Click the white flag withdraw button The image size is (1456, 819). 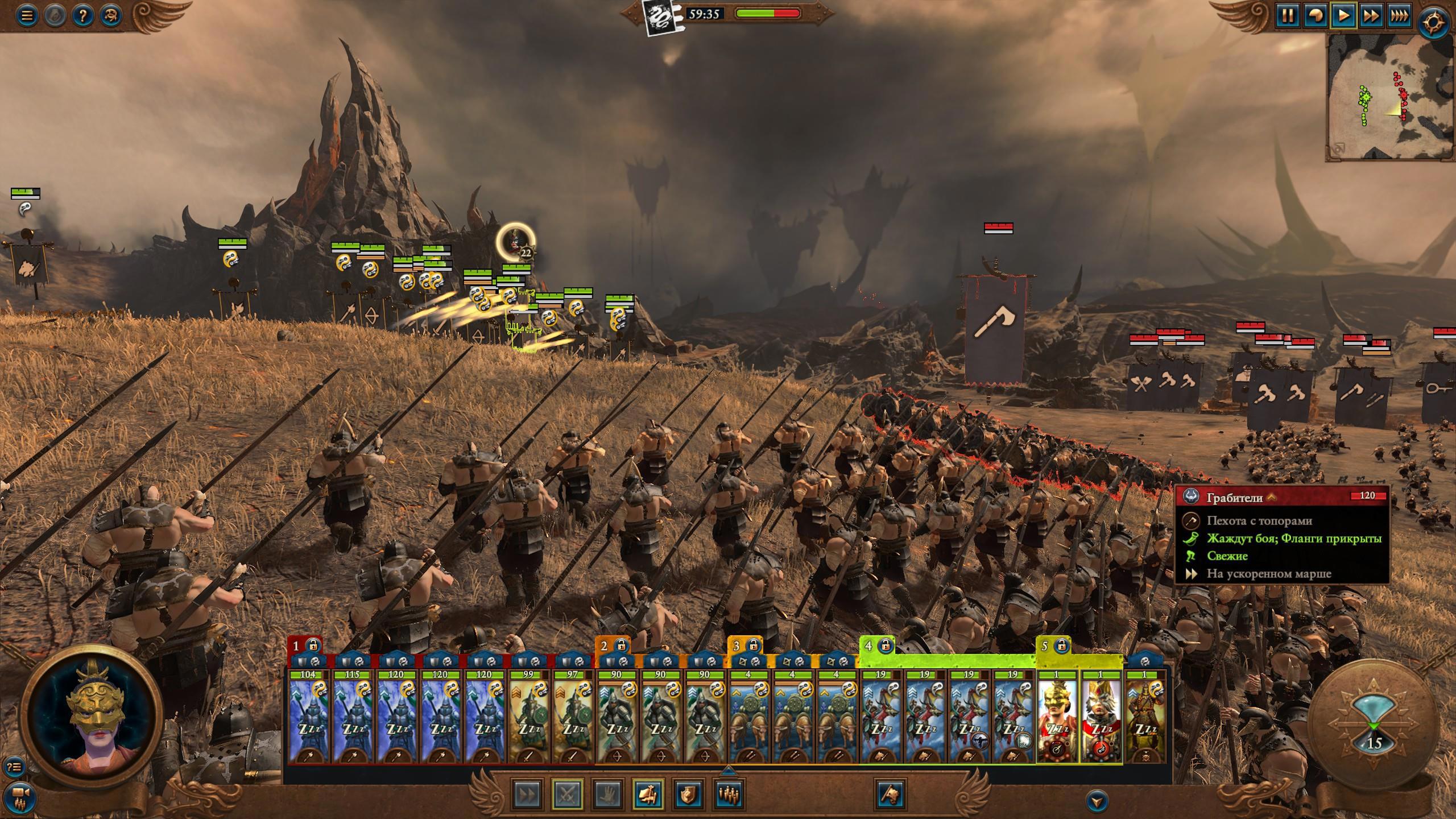[x=891, y=794]
